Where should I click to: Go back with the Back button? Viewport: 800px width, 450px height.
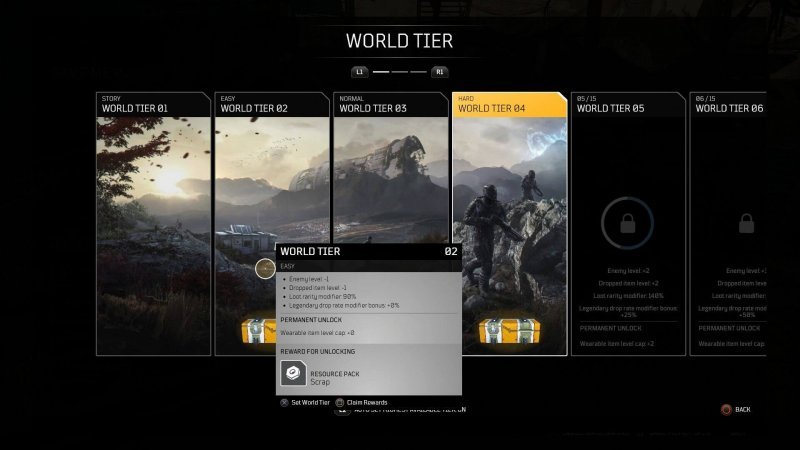click(735, 409)
